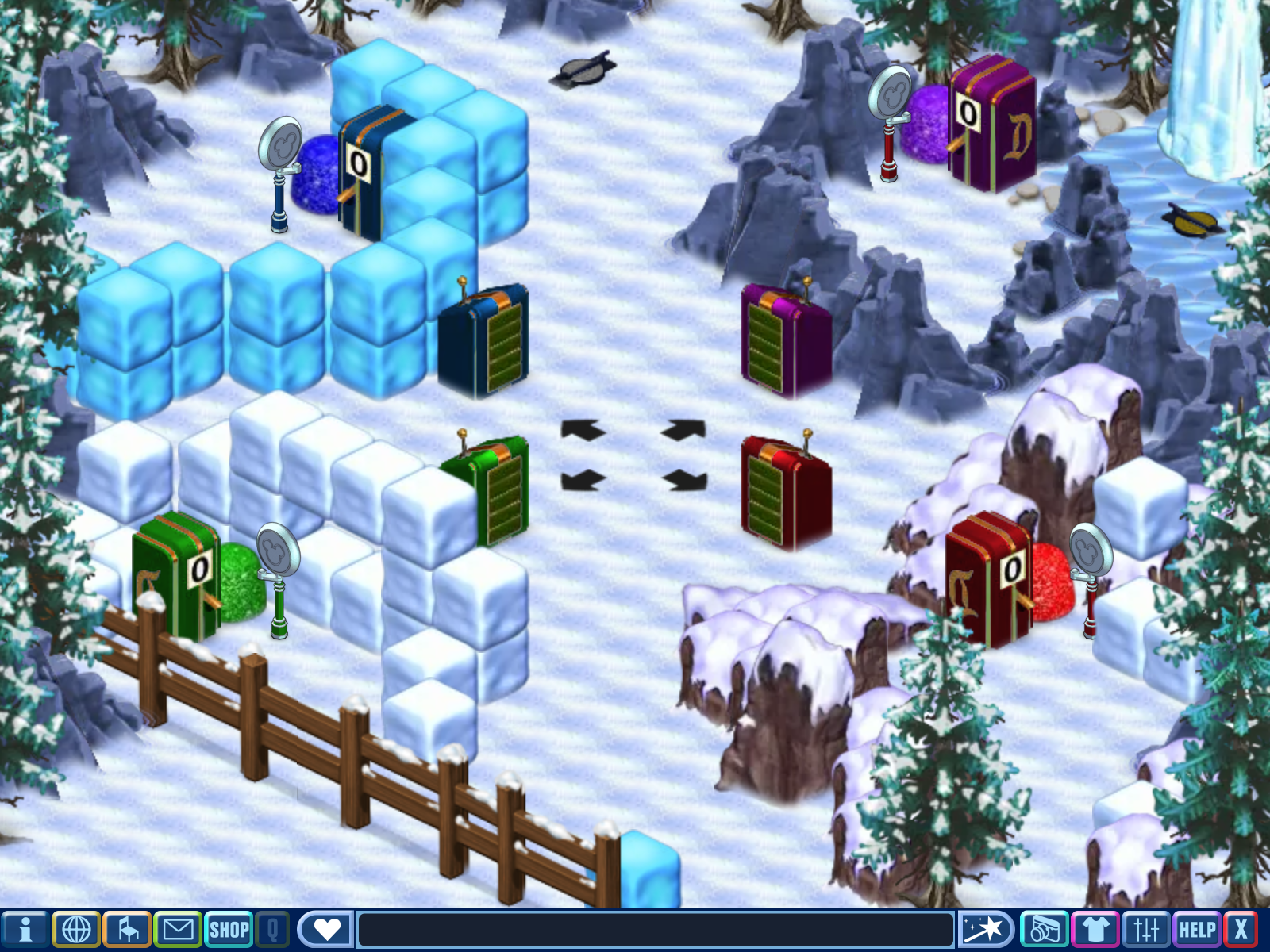This screenshot has width=1270, height=952.
Task: Open the HELP button
Action: click(x=1197, y=929)
